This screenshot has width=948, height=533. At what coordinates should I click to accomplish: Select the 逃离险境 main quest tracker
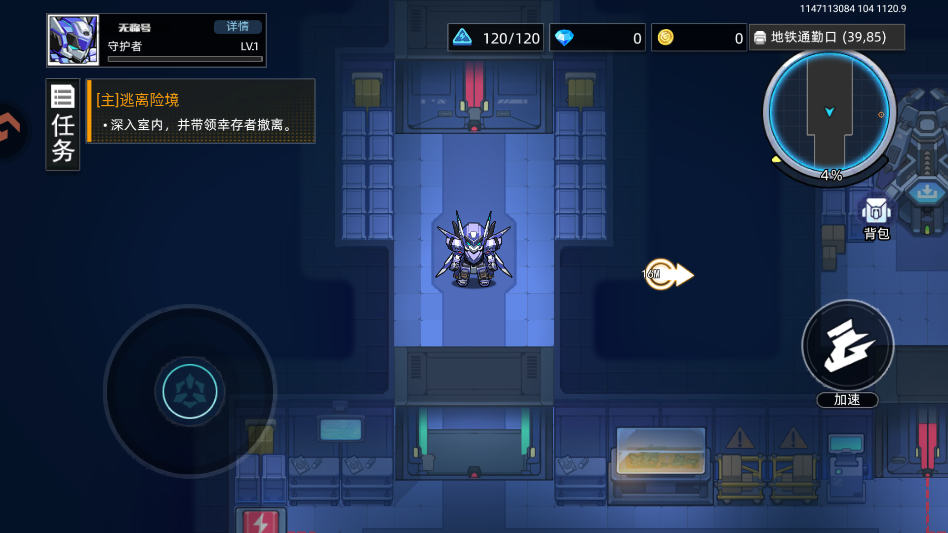[201, 111]
